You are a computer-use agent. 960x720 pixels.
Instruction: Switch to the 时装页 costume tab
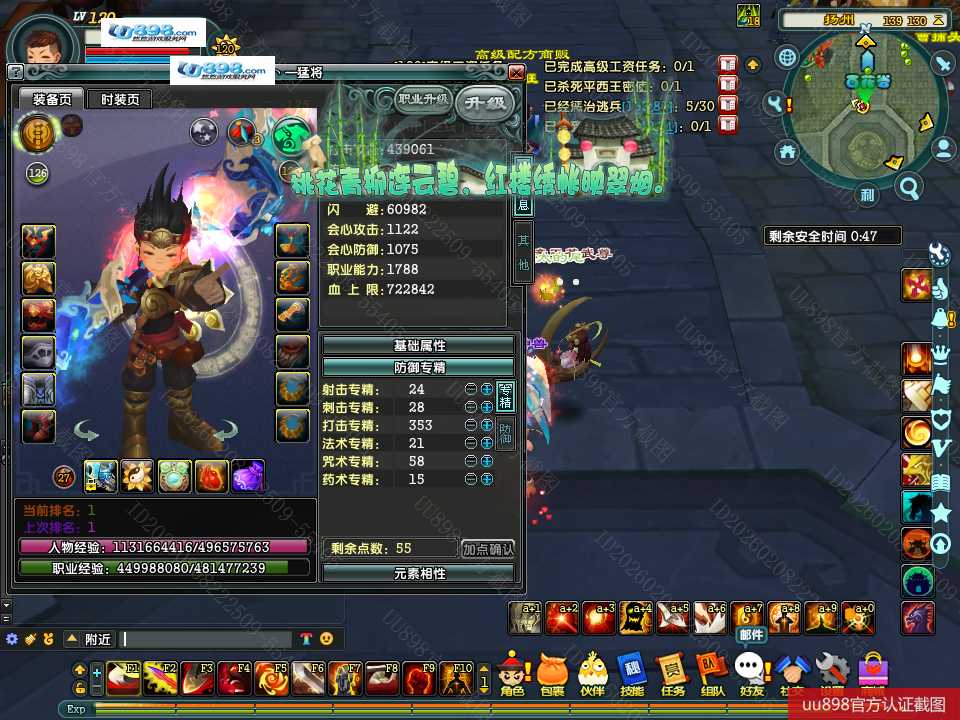pyautogui.click(x=120, y=99)
